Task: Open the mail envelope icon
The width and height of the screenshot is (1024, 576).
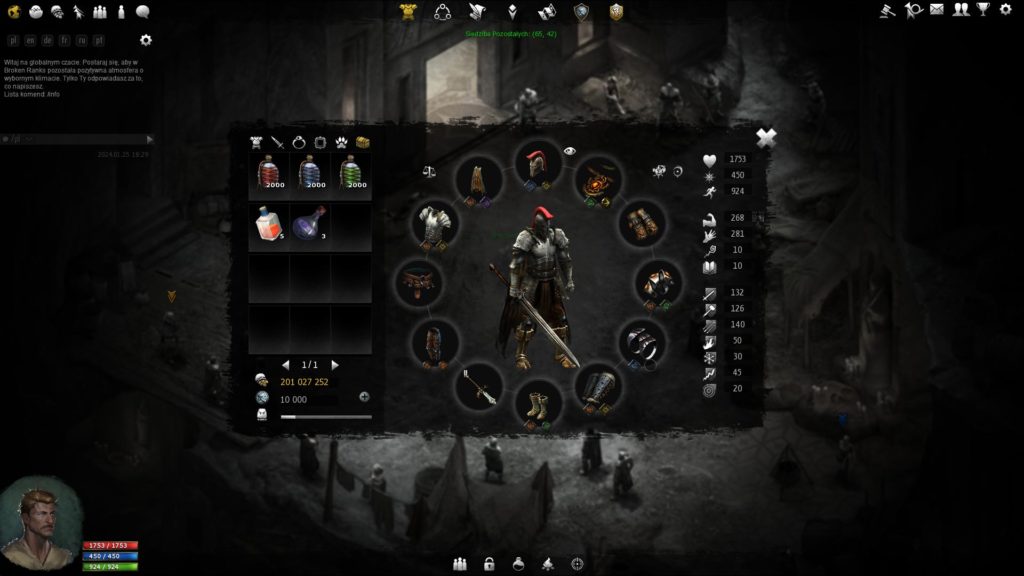Action: pos(937,10)
